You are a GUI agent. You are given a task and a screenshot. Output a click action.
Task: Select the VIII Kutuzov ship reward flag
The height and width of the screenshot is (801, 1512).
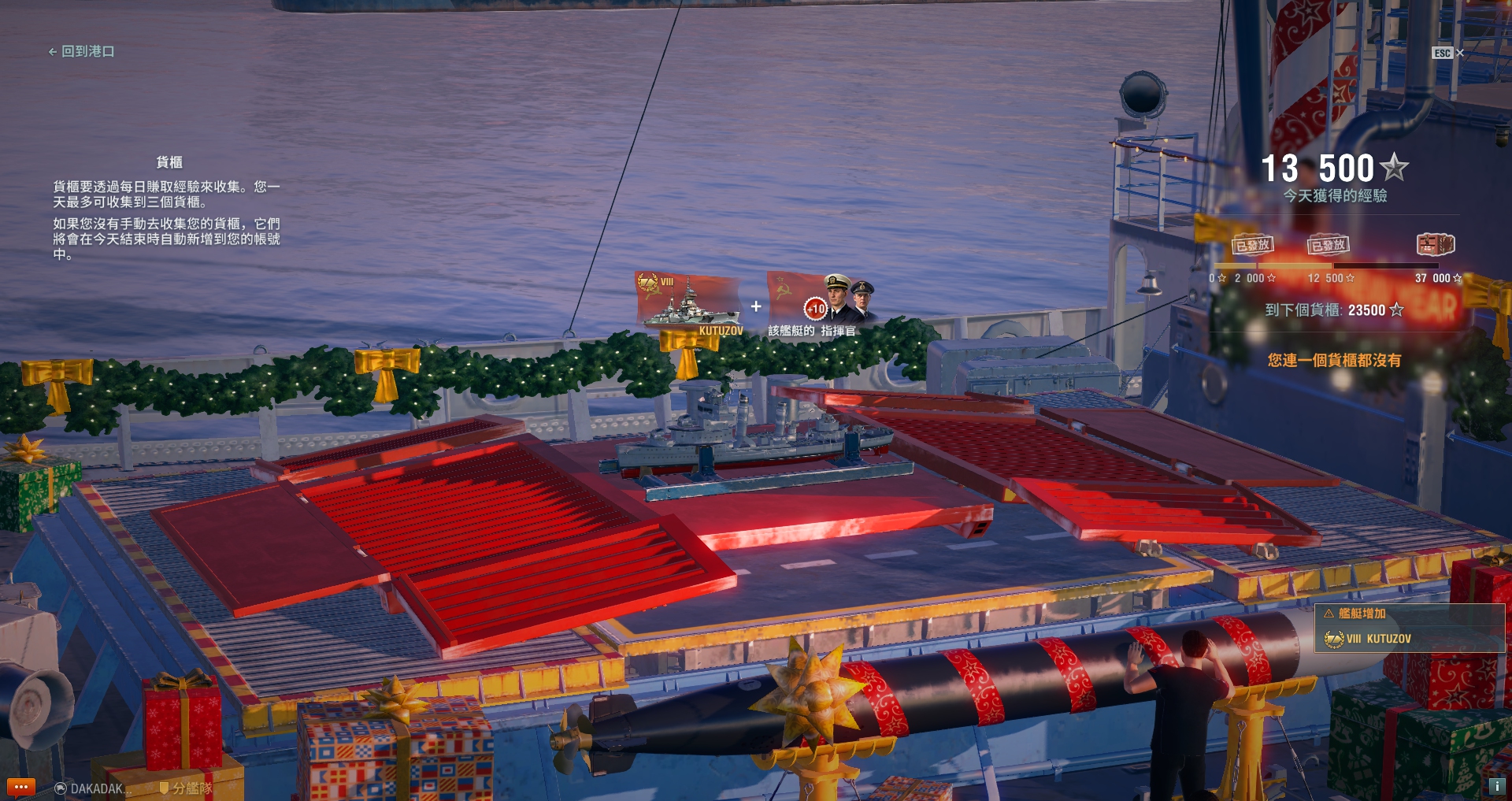(x=688, y=302)
